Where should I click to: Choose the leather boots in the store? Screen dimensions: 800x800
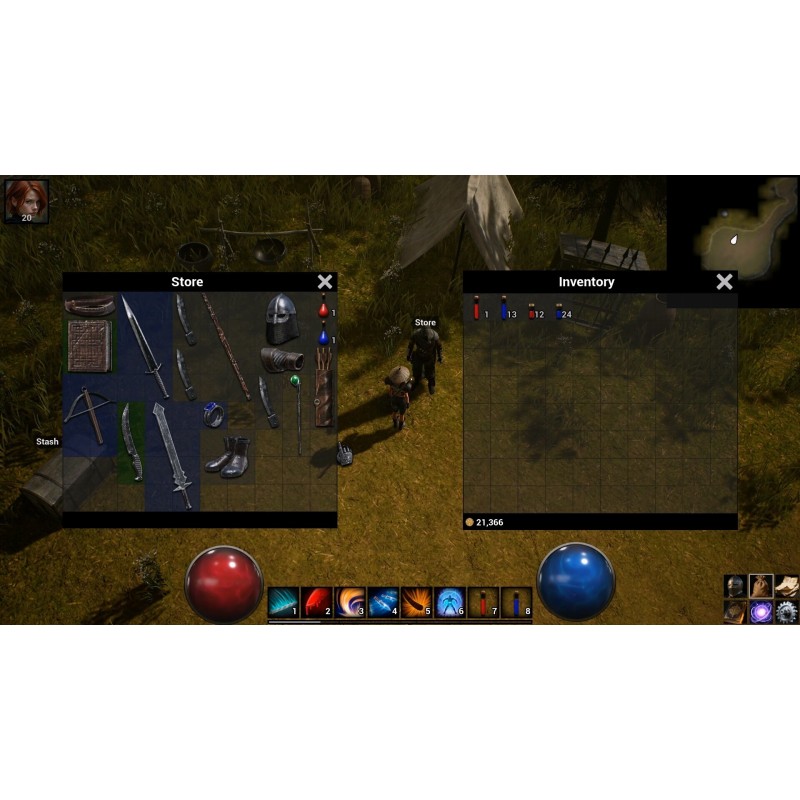coord(228,455)
